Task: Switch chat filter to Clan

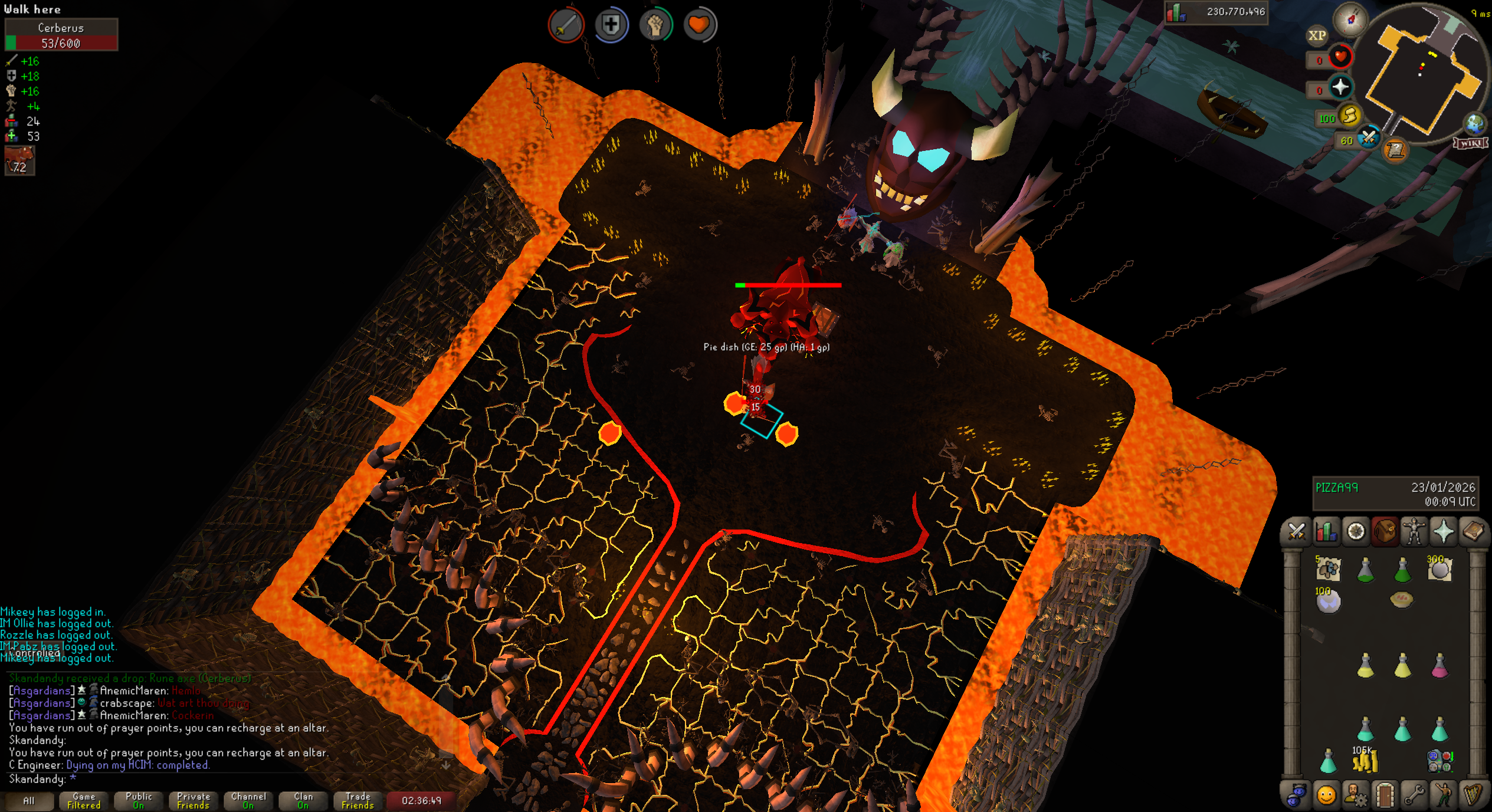Action: tap(303, 801)
